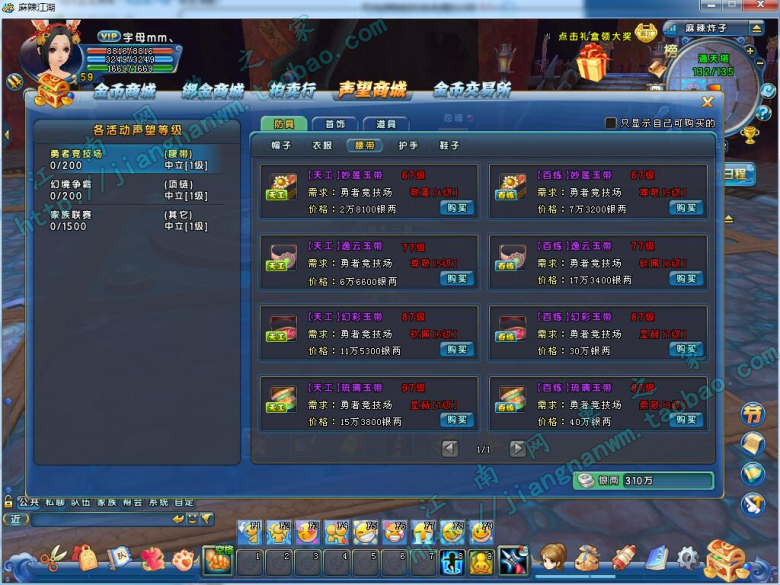This screenshot has width=780, height=585.
Task: Select the 道具 items category
Action: [386, 124]
